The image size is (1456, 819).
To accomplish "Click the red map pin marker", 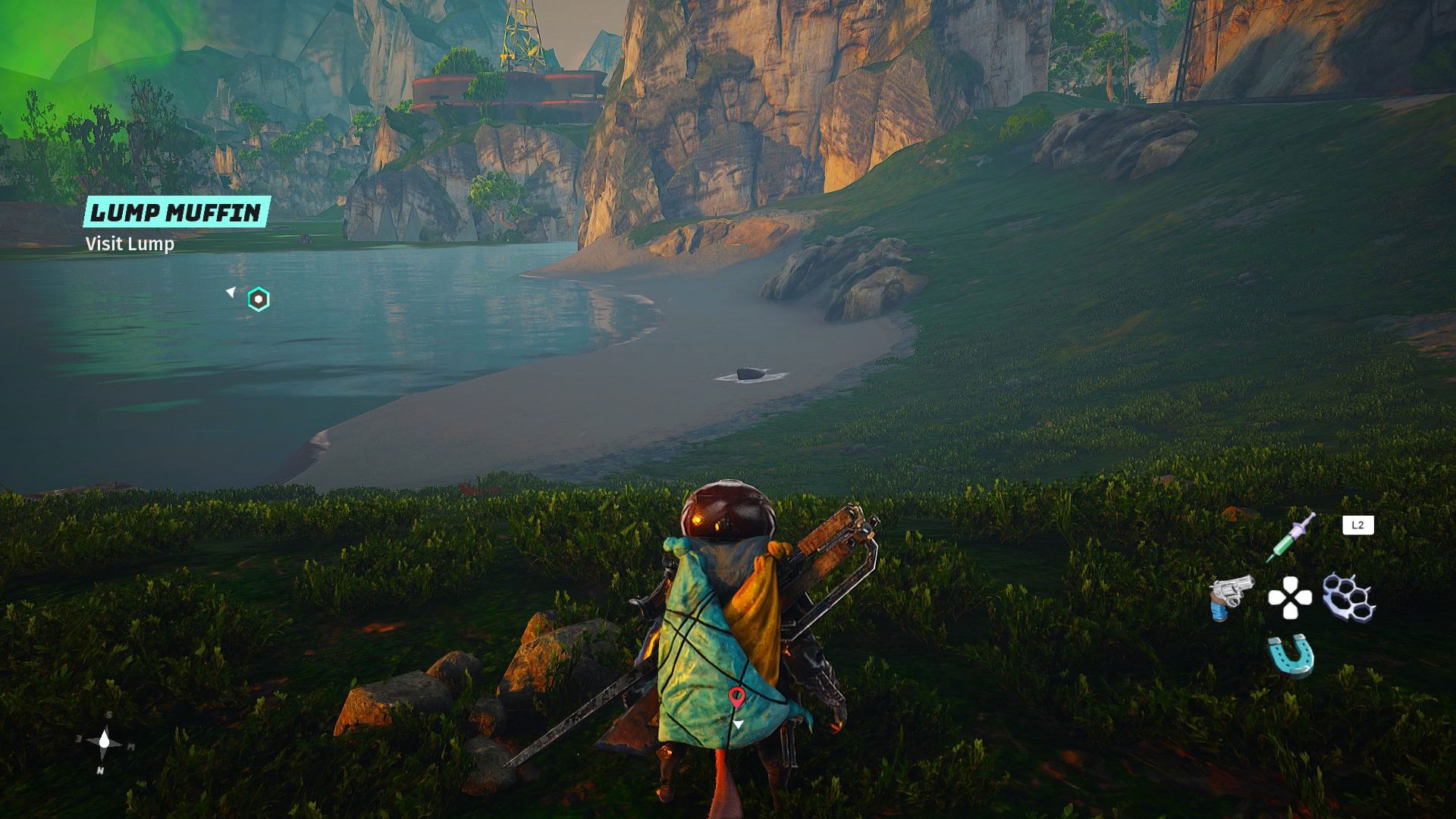I will (736, 697).
